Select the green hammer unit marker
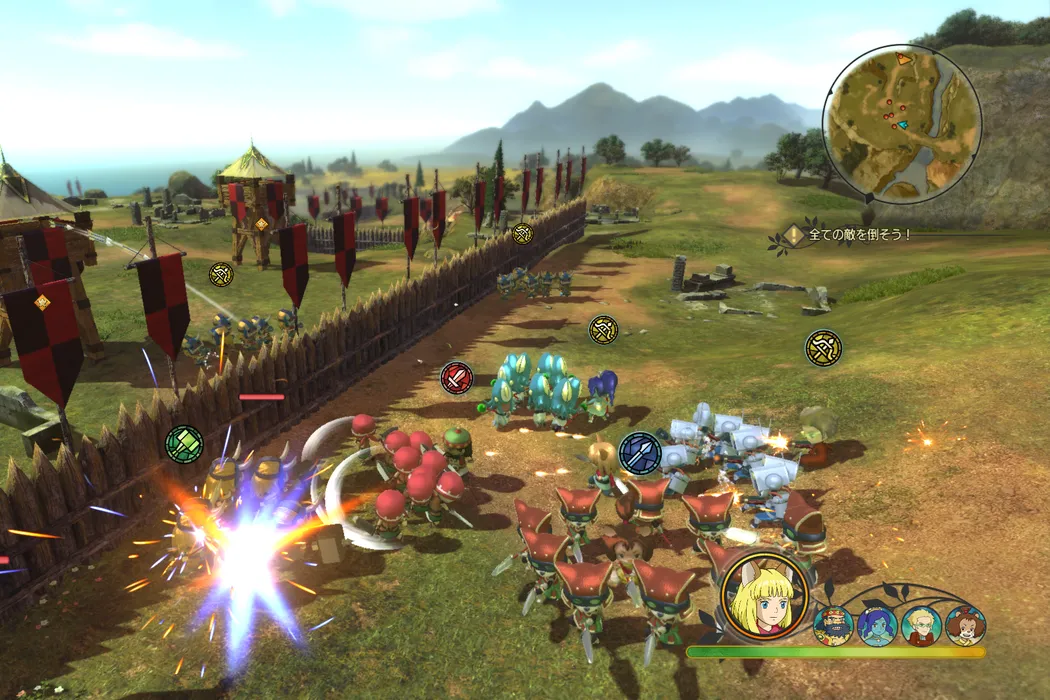This screenshot has height=700, width=1050. coord(184,442)
